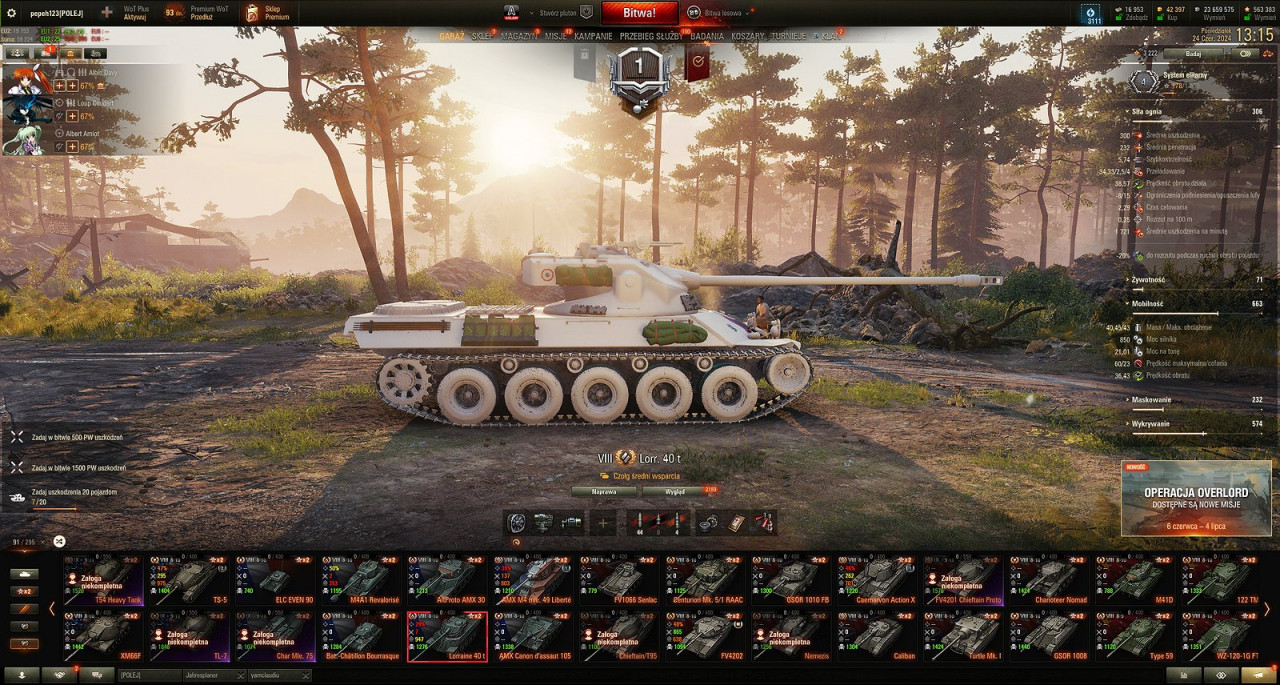
Task: Open the Sklep tab
Action: tap(482, 36)
